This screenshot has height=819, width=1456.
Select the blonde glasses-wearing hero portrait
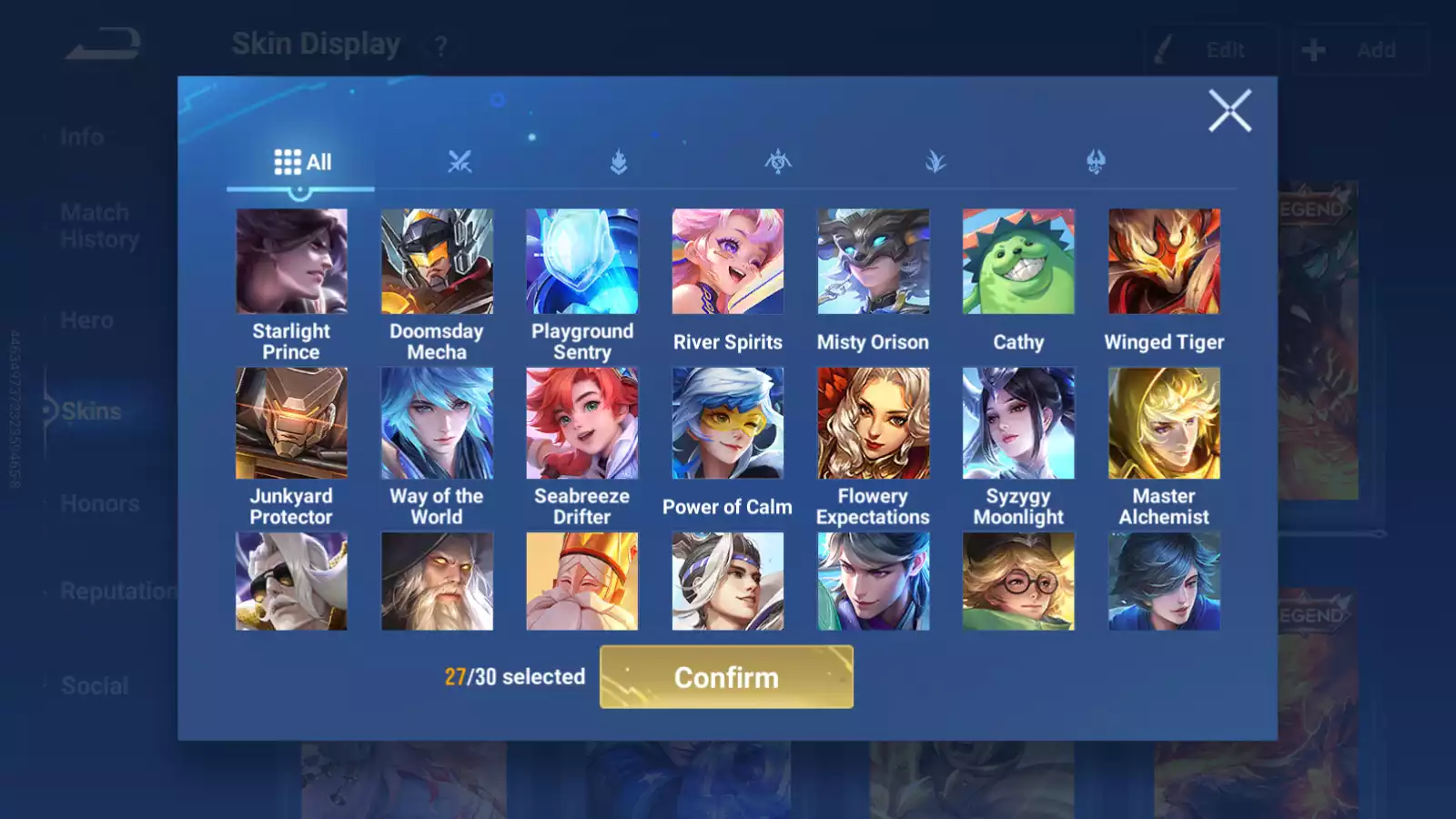[1018, 581]
